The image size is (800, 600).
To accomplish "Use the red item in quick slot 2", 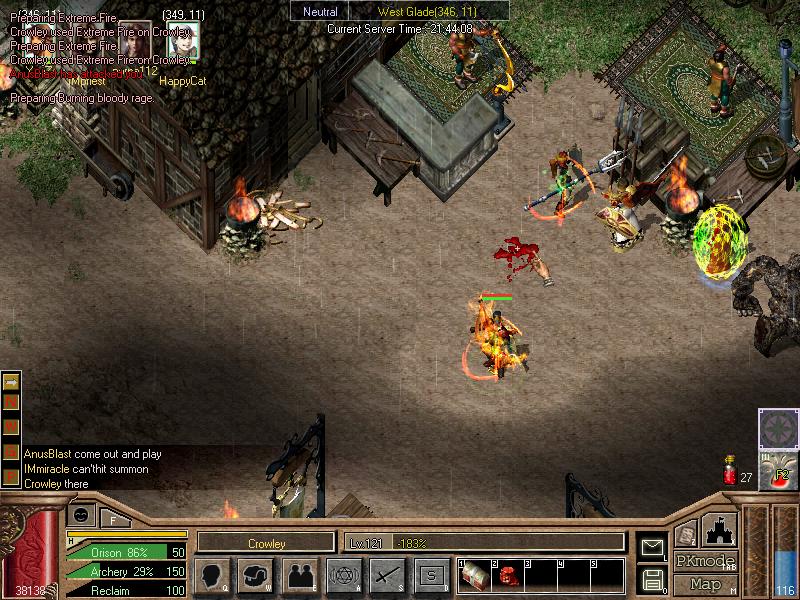I will click(508, 575).
